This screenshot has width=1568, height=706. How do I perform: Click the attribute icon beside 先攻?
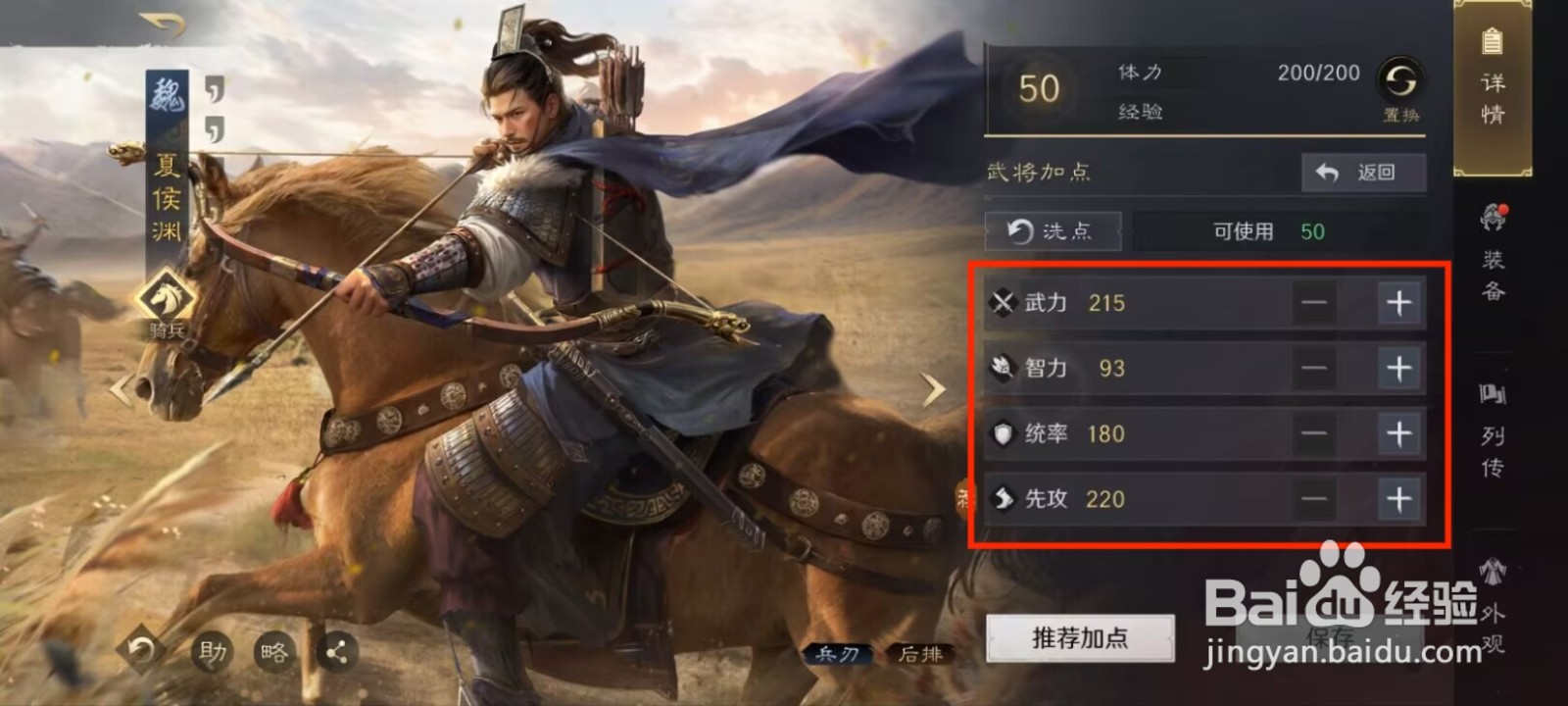coord(1002,499)
